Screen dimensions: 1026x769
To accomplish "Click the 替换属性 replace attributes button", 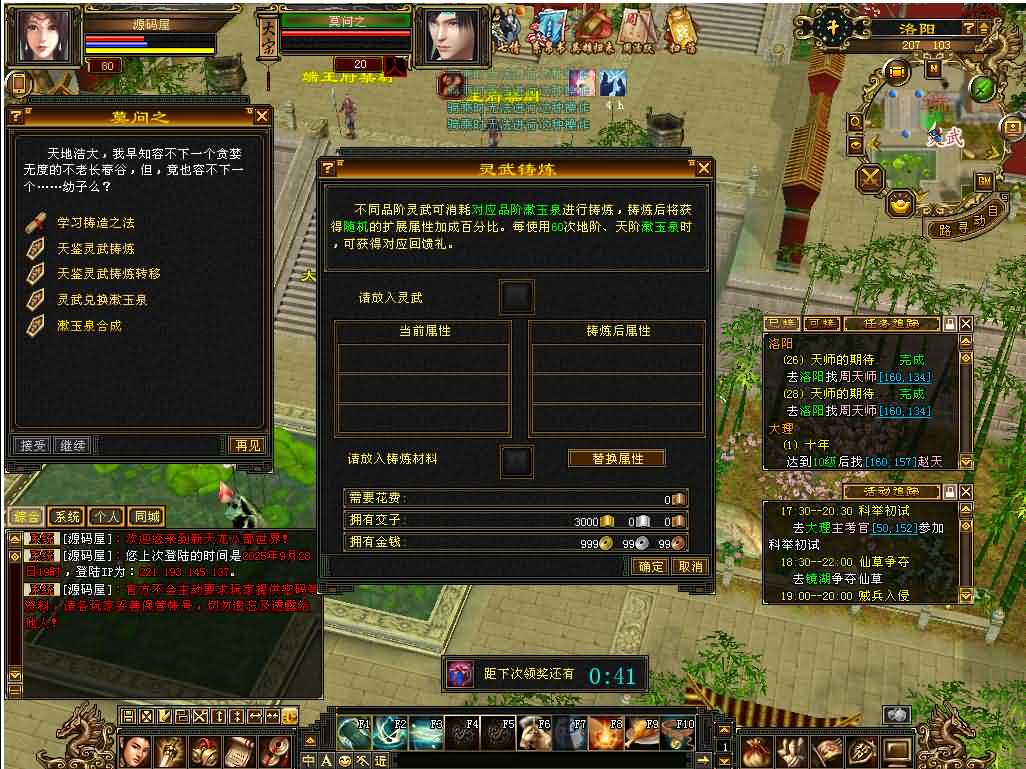I will [616, 458].
